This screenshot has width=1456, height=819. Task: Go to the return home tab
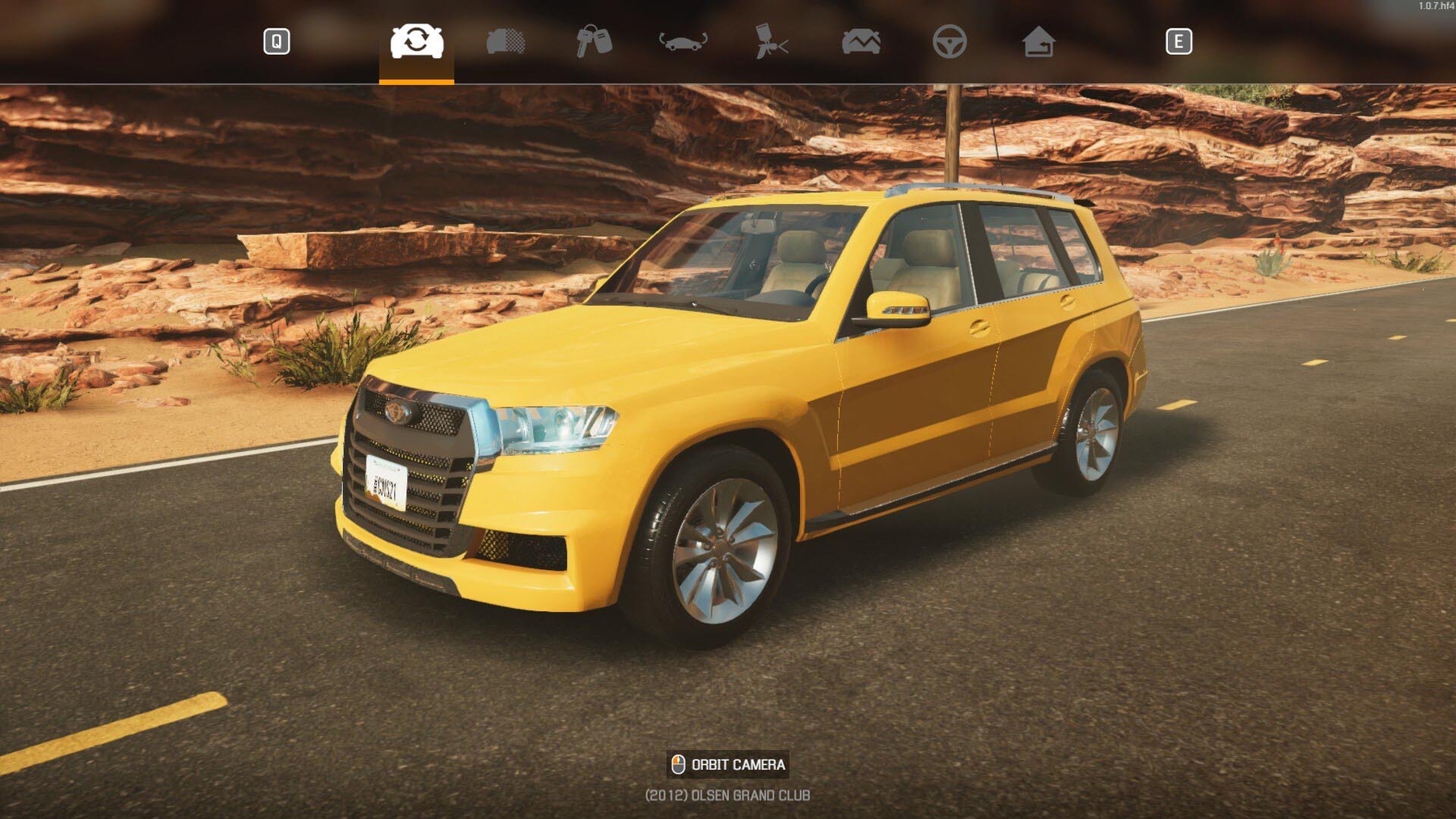pyautogui.click(x=1039, y=41)
